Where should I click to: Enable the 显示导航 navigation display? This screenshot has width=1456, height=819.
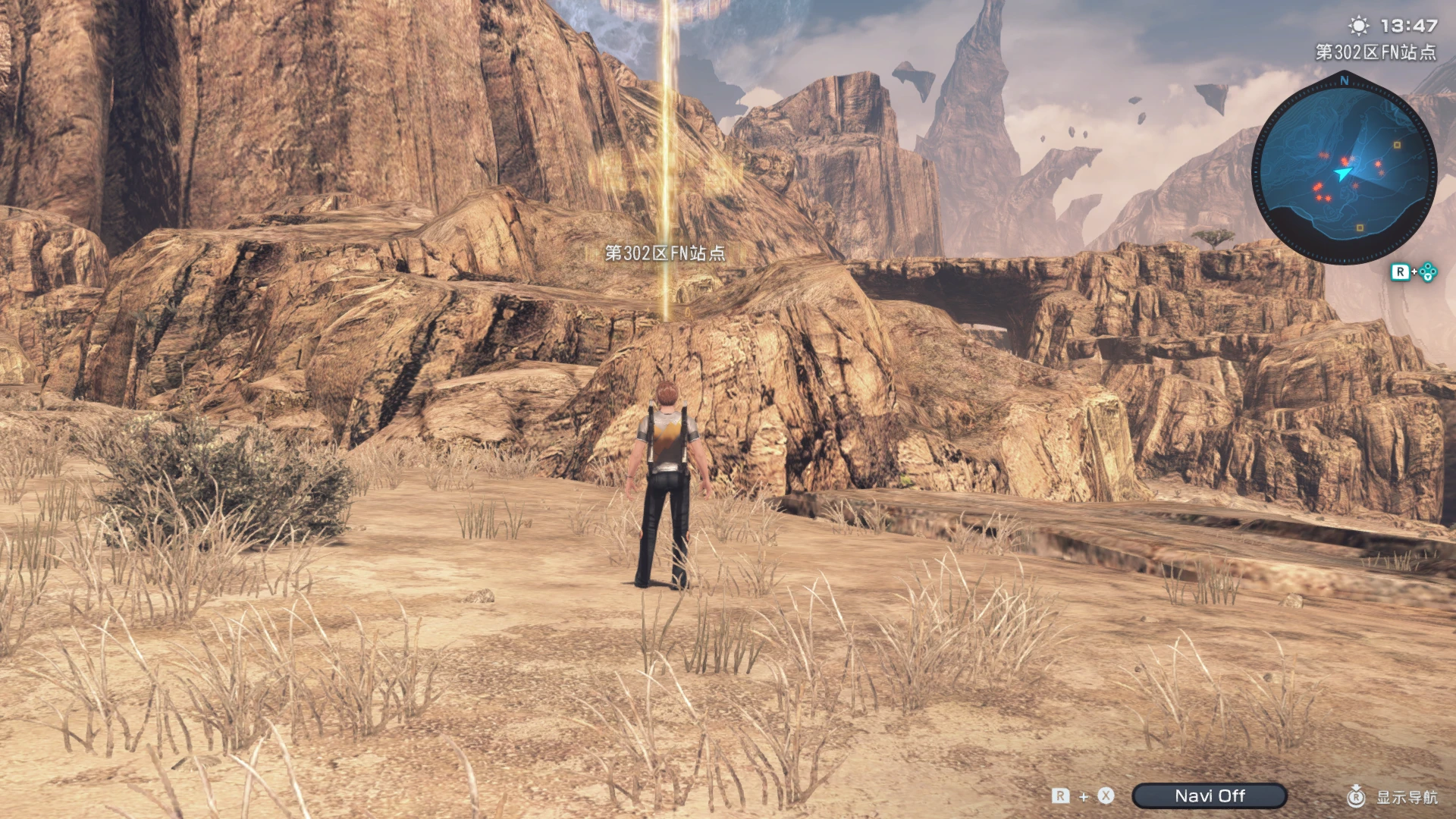point(1407,797)
